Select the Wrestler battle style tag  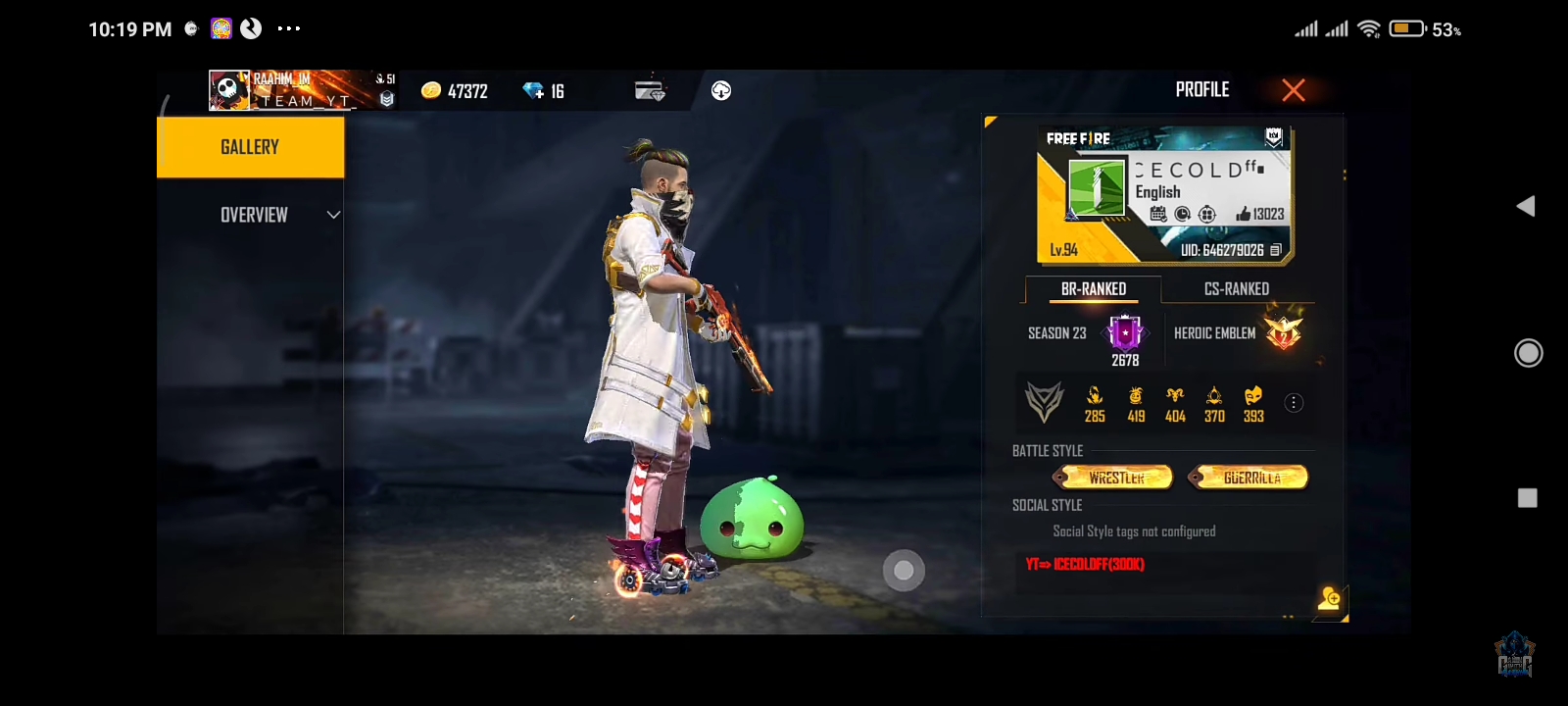[x=1114, y=478]
